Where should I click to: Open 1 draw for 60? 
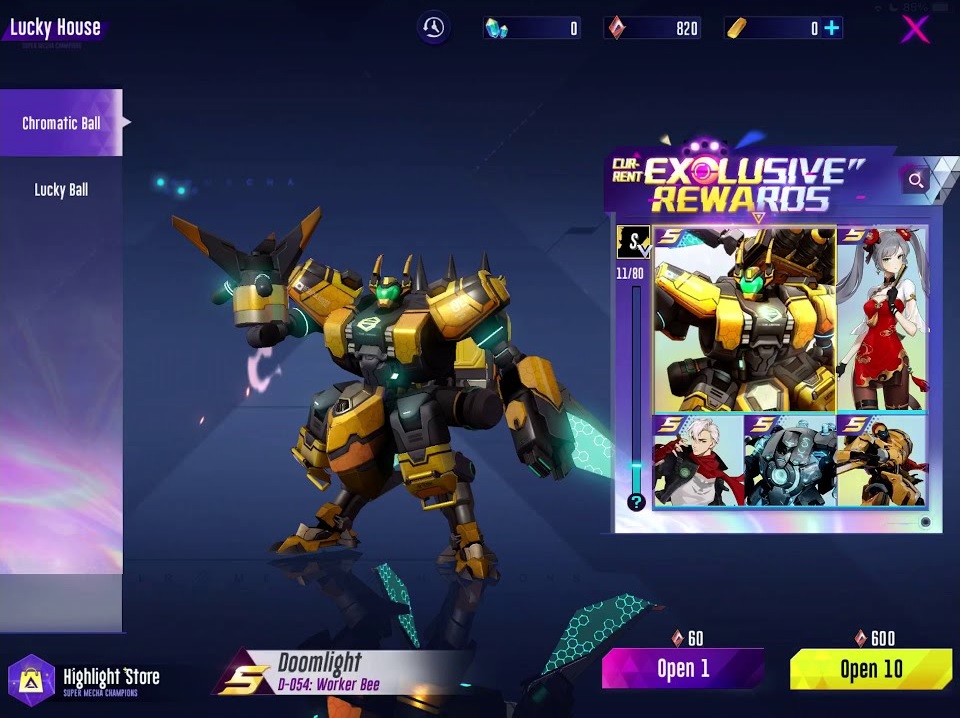682,669
